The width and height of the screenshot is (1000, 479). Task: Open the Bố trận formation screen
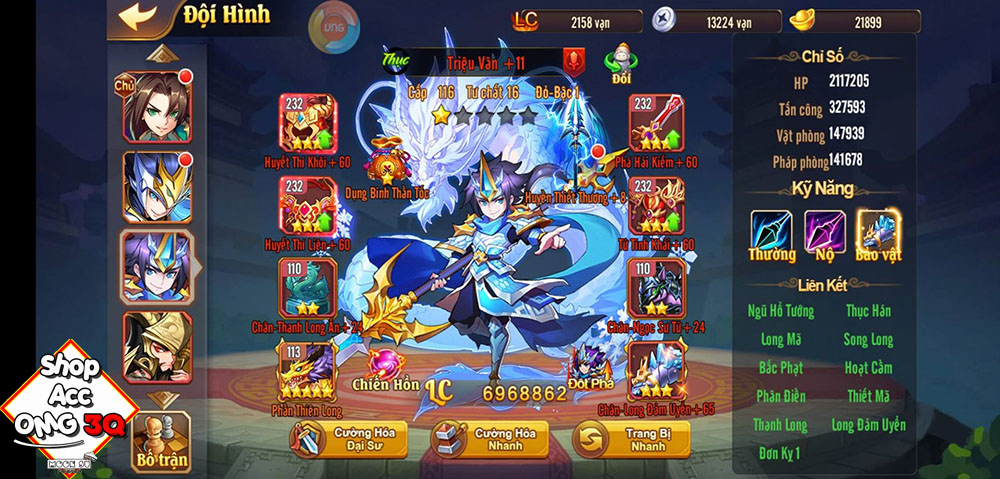(x=161, y=442)
